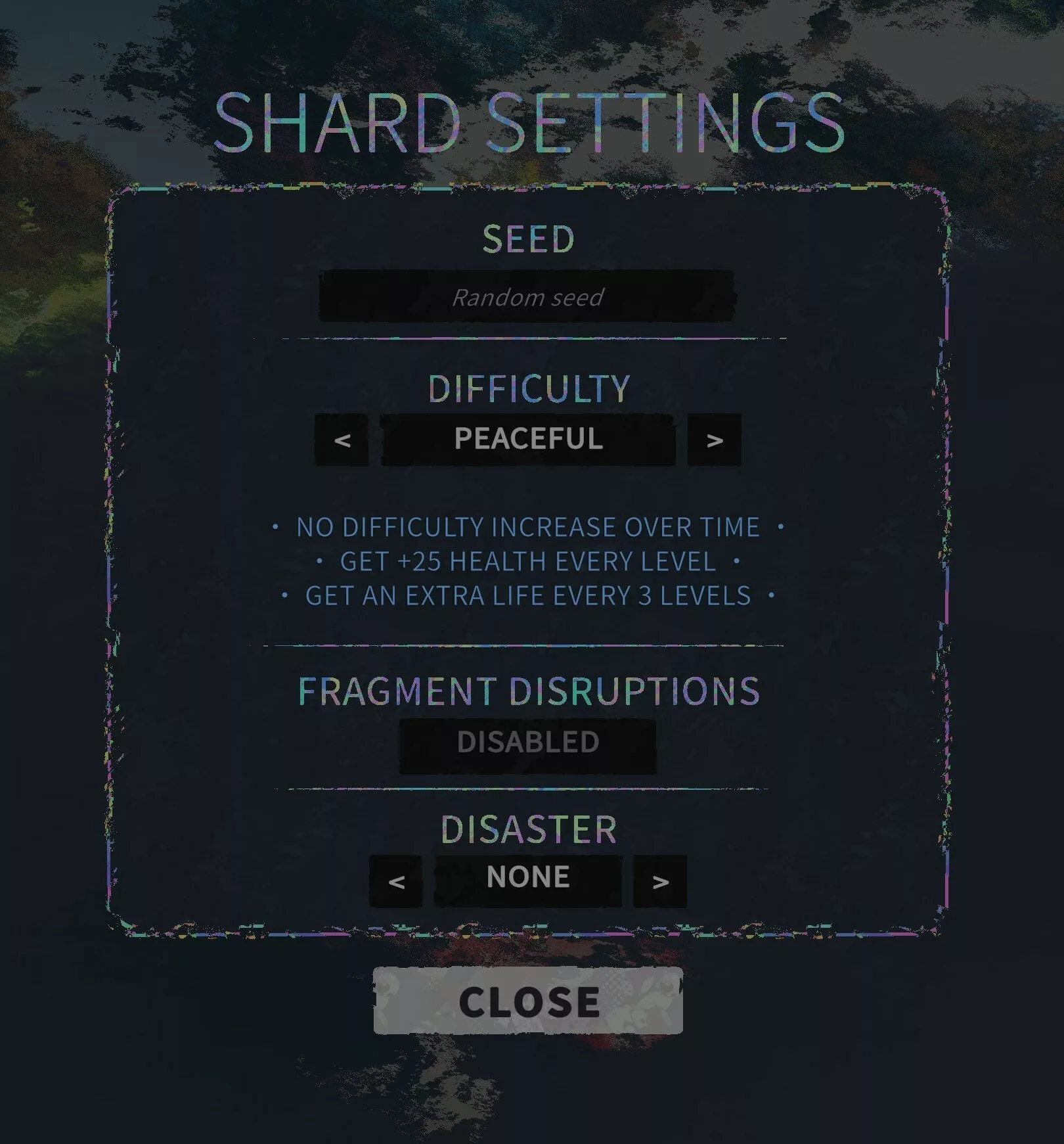Click the Random seed input field
1064x1144 pixels.
(527, 296)
